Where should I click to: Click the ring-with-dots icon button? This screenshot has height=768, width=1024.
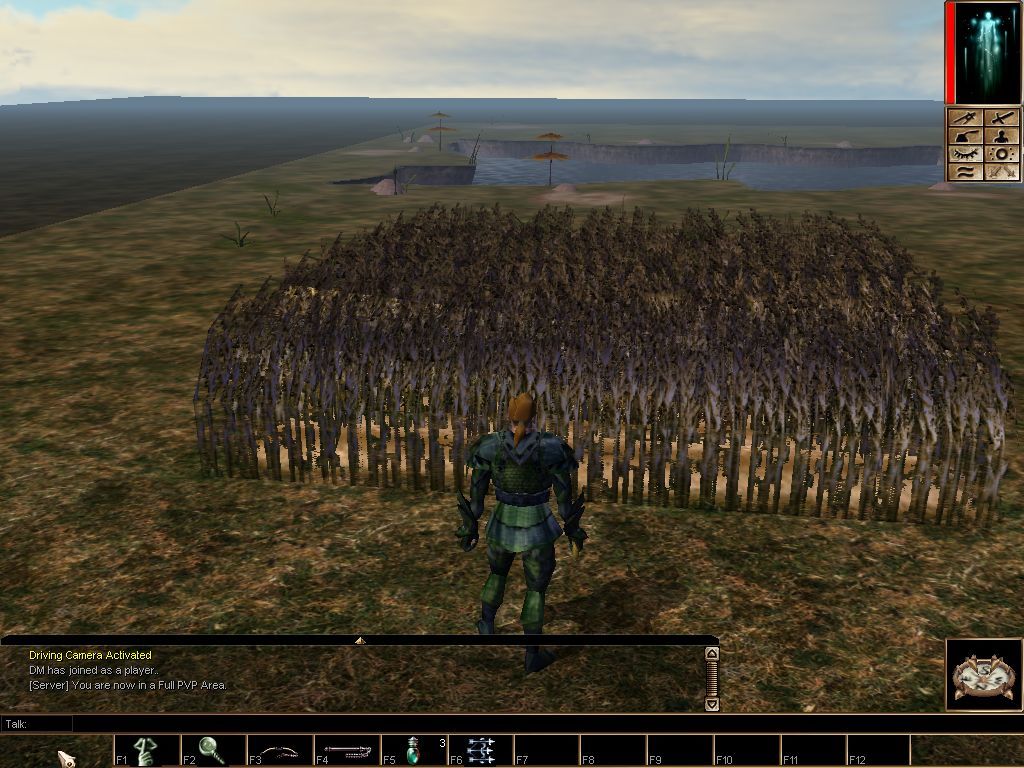click(x=1002, y=154)
